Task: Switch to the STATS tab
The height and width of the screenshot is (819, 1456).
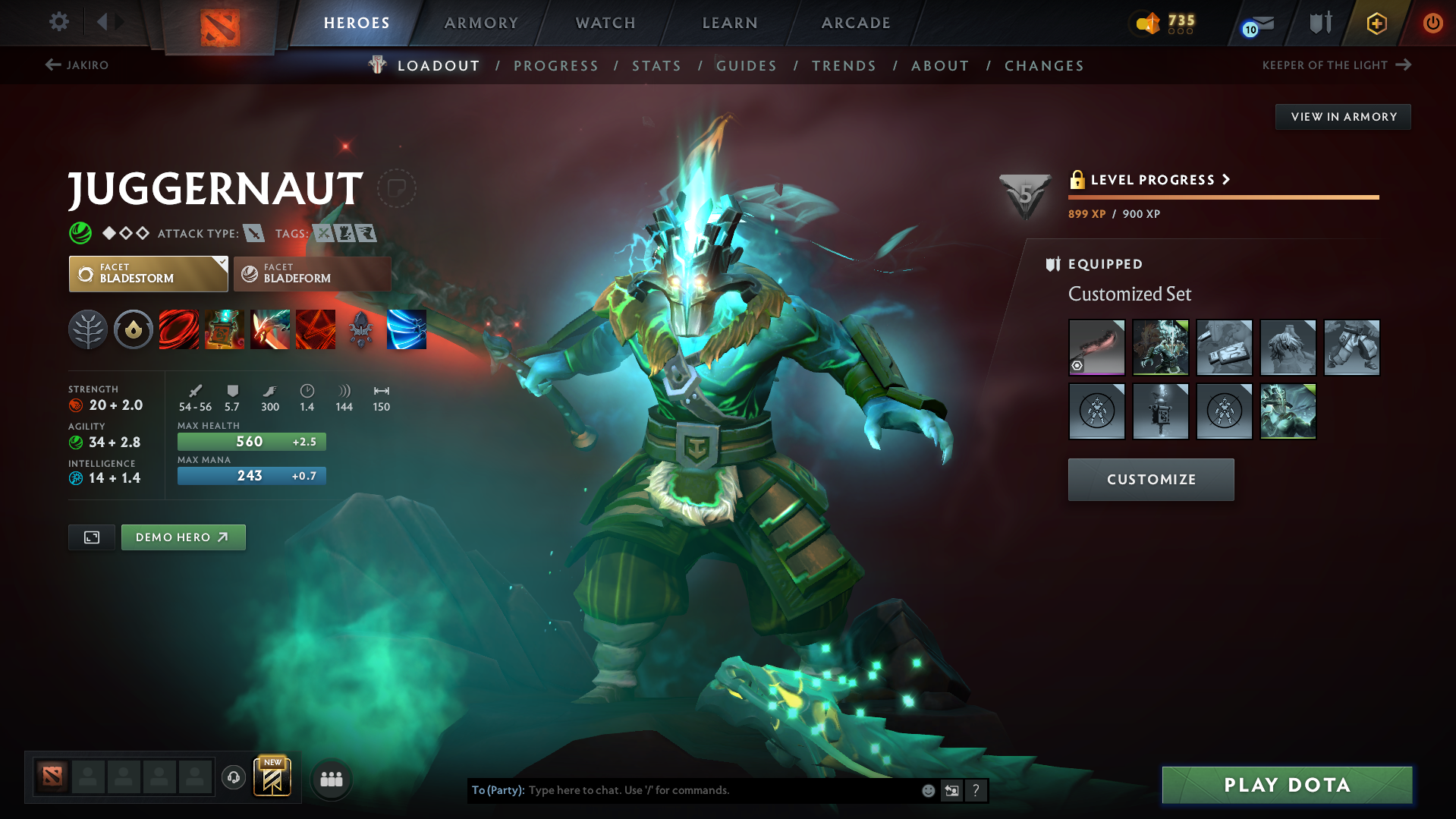Action: [x=656, y=65]
